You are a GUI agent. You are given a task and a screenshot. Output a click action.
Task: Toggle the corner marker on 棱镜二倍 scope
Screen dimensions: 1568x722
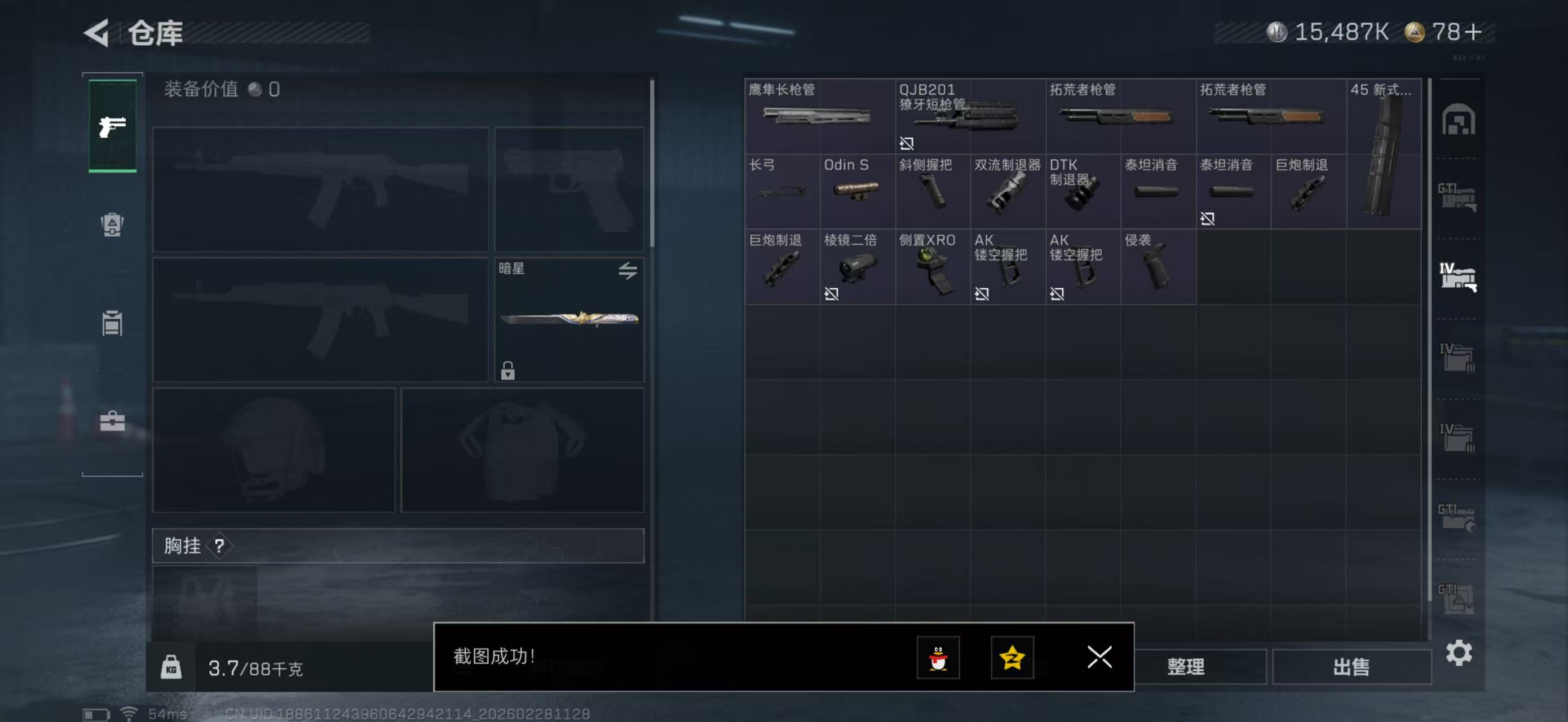coord(832,294)
